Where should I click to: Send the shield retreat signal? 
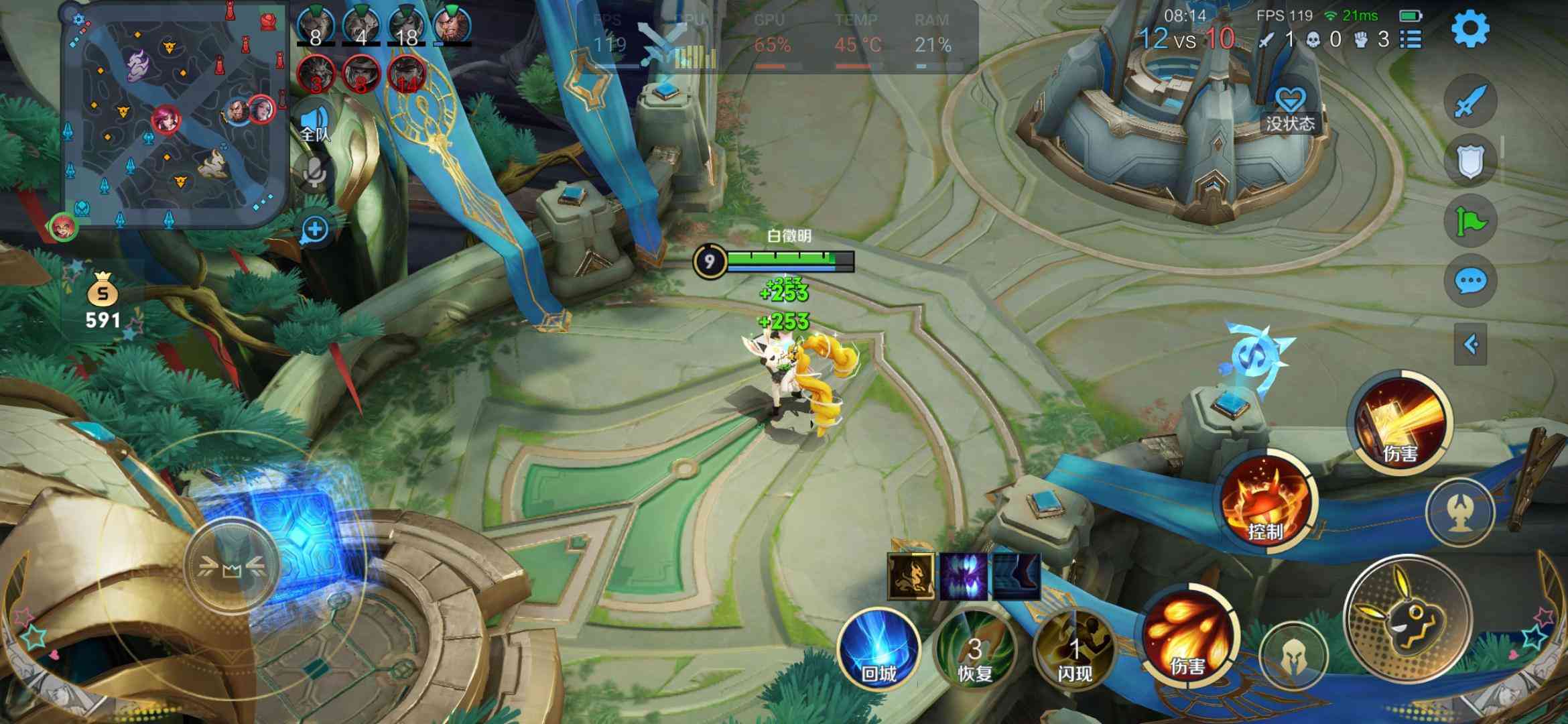point(1470,161)
